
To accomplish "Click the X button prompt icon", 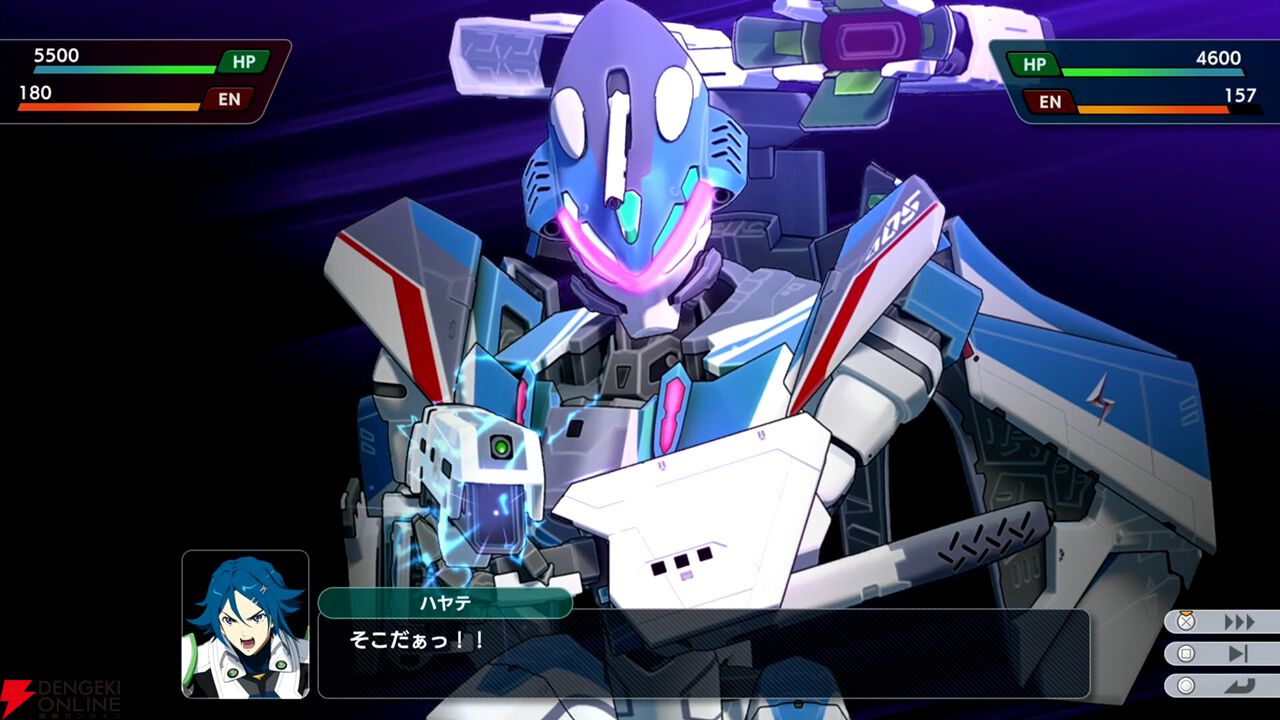I will pyautogui.click(x=1185, y=621).
